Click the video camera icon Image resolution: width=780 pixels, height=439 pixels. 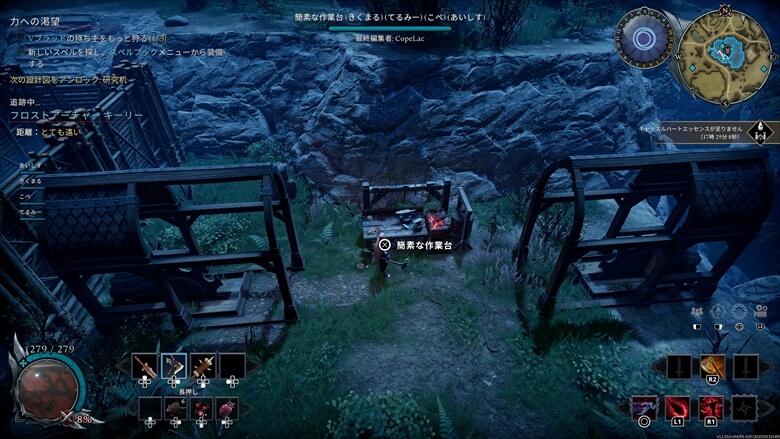[x=759, y=312]
